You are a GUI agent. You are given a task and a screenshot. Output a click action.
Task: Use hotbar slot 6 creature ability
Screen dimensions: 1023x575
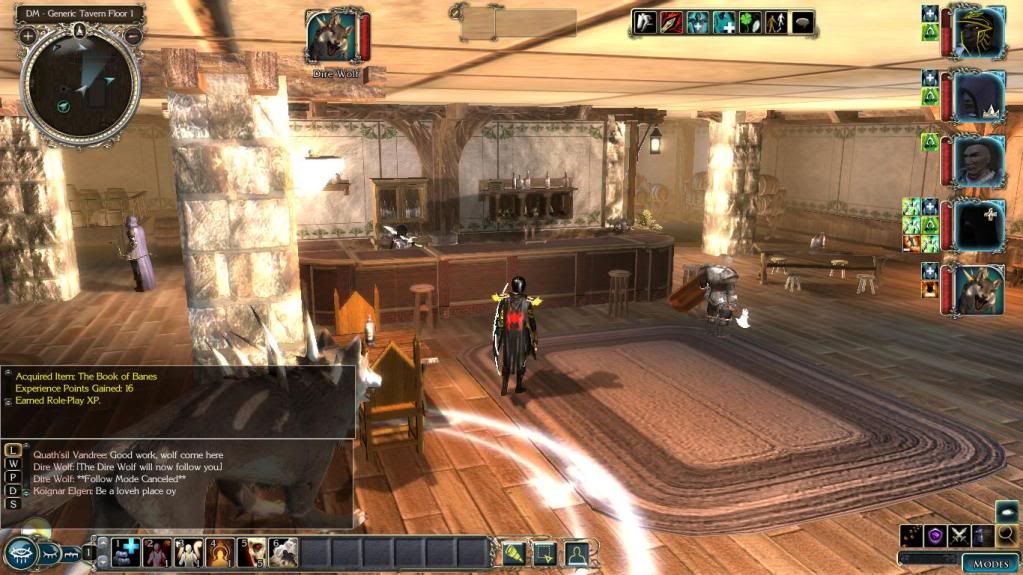284,551
